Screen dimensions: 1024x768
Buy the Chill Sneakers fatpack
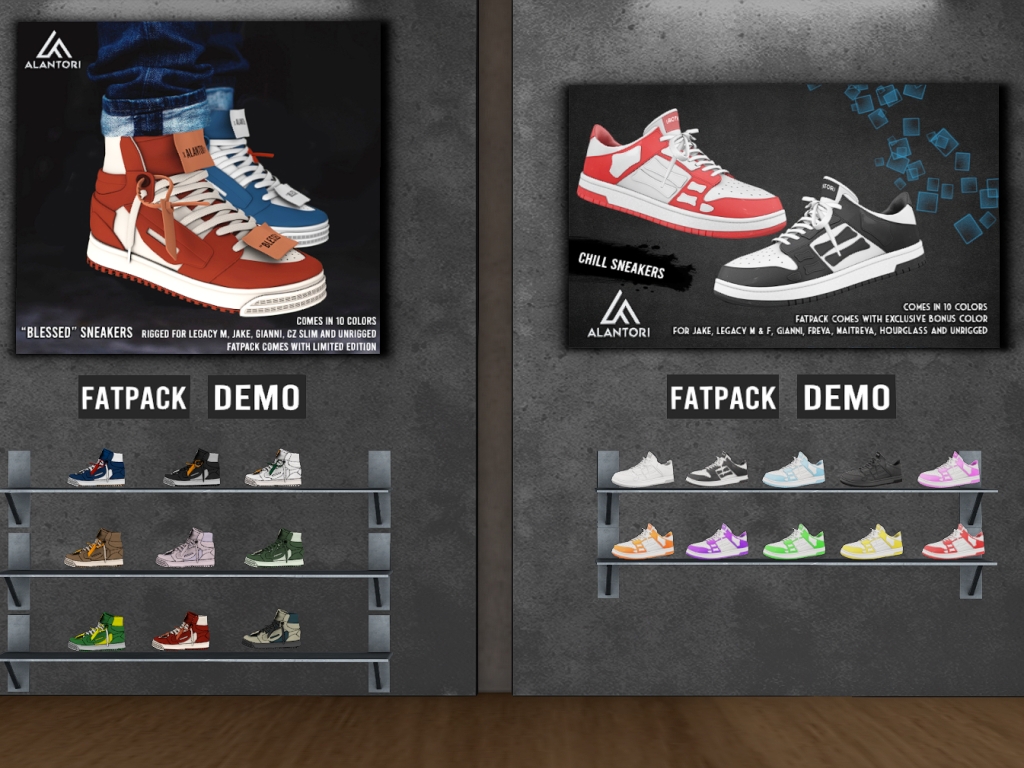coord(723,398)
